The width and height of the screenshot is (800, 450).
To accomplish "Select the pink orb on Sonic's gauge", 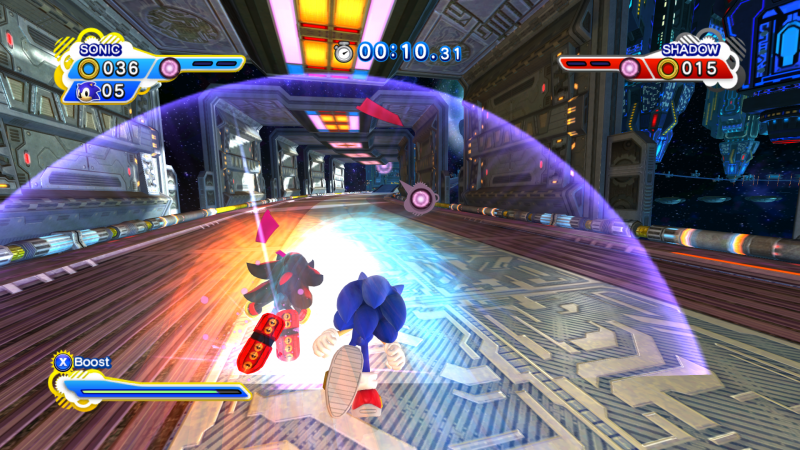I will [x=169, y=67].
